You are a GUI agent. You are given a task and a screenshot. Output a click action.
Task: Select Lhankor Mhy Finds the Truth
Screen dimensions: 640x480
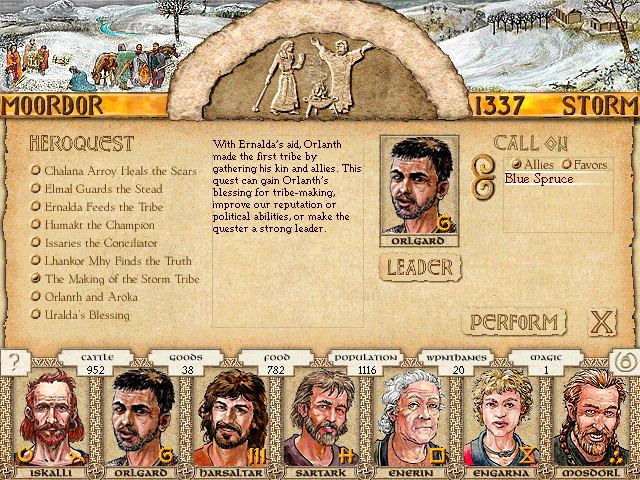(119, 261)
